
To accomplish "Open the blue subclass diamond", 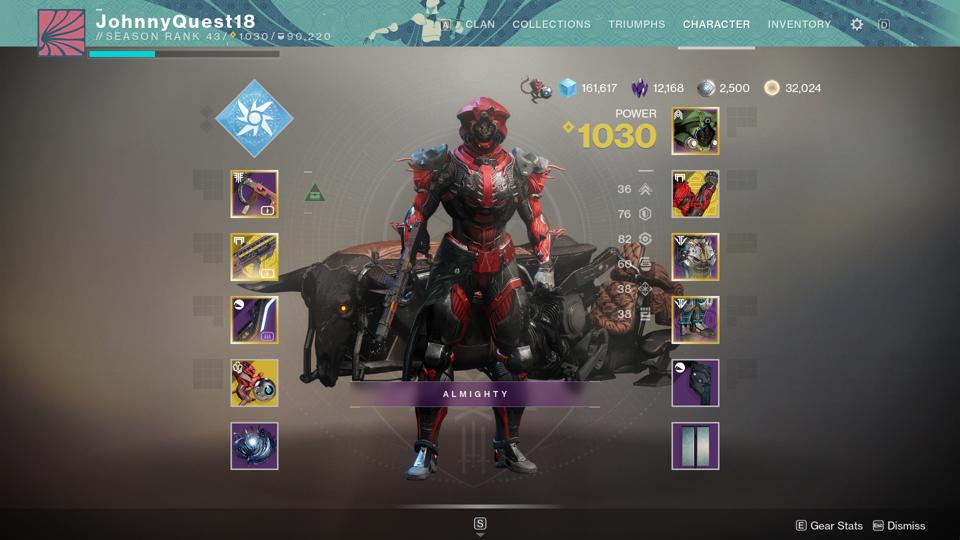I will (x=254, y=119).
